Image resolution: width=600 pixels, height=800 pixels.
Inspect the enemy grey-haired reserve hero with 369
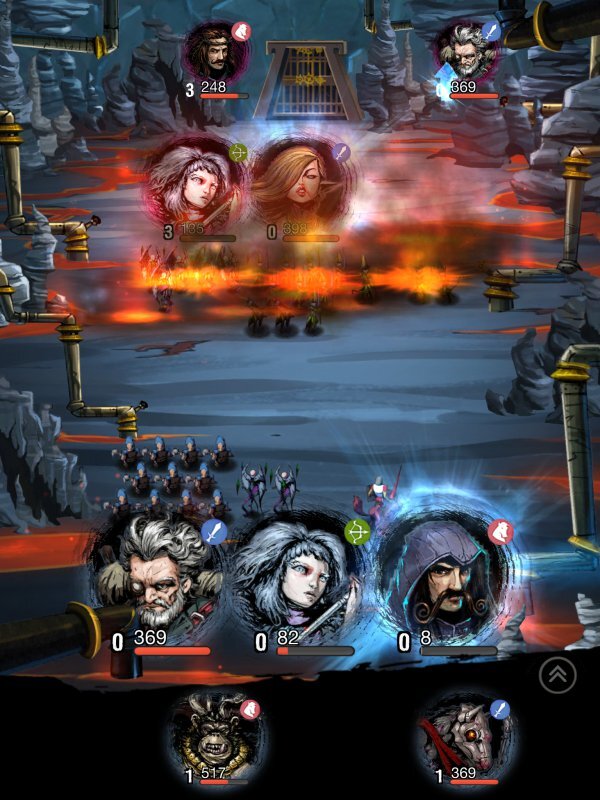466,52
